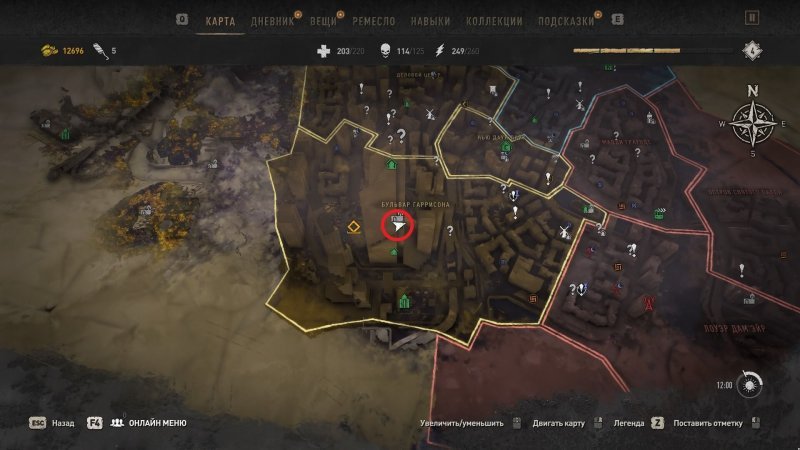The height and width of the screenshot is (450, 800).
Task: Select the orange diamond marker on the map
Action: coord(353,228)
